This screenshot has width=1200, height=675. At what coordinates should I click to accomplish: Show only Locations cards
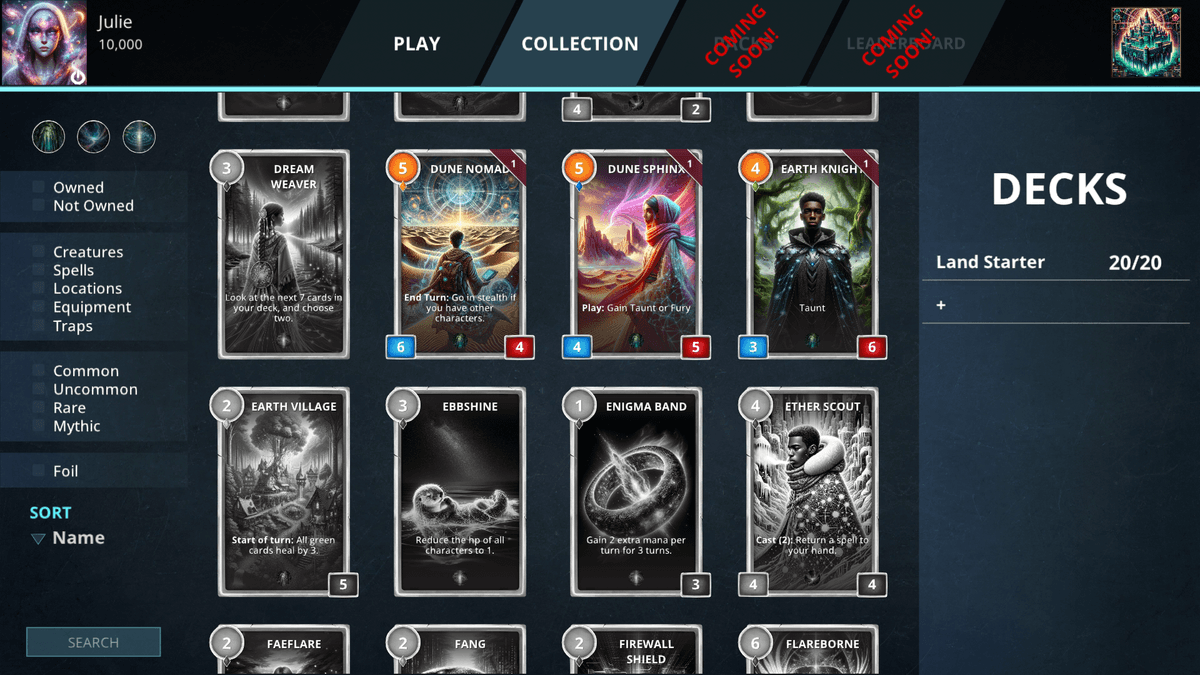pyautogui.click(x=39, y=289)
